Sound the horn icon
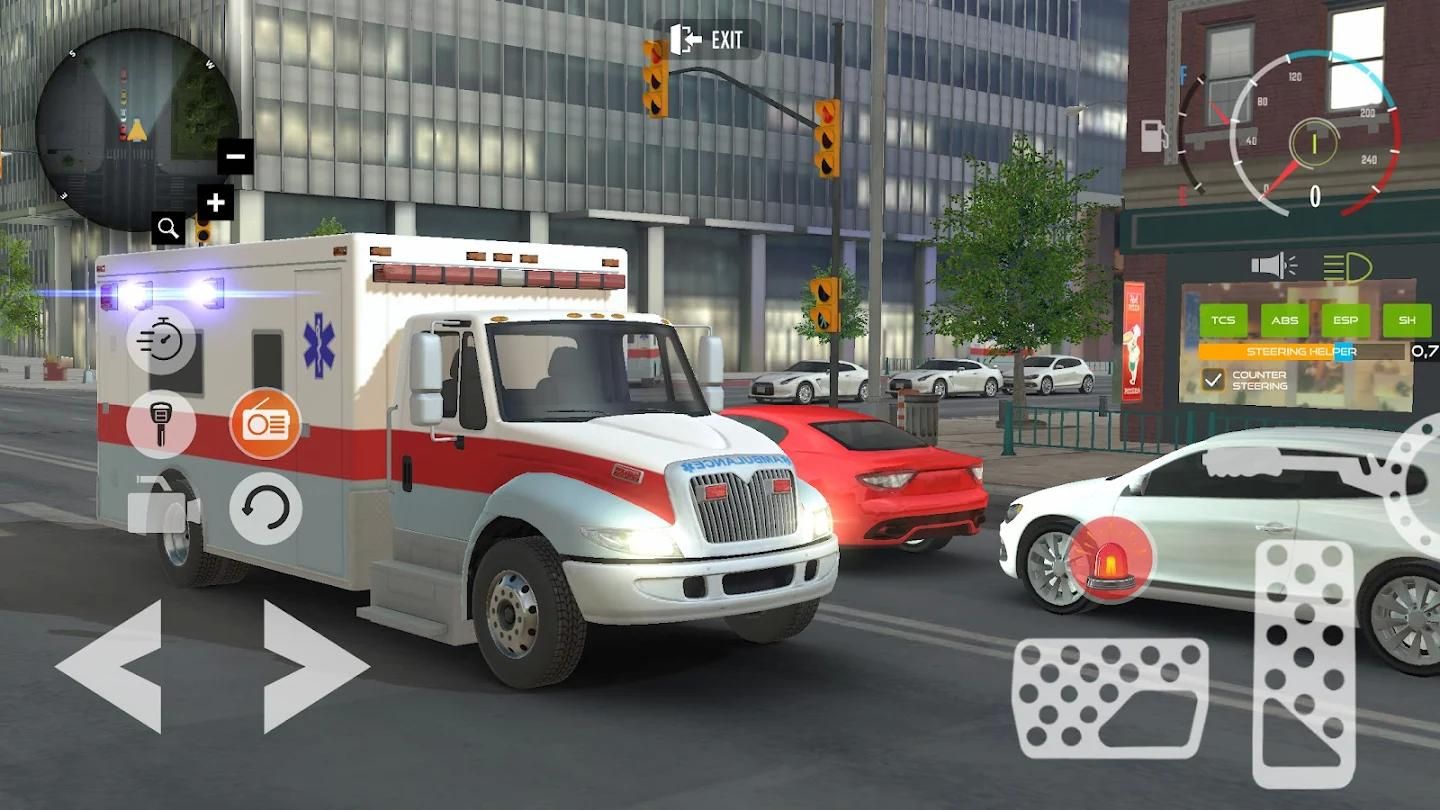The width and height of the screenshot is (1440, 810). coord(1273,266)
